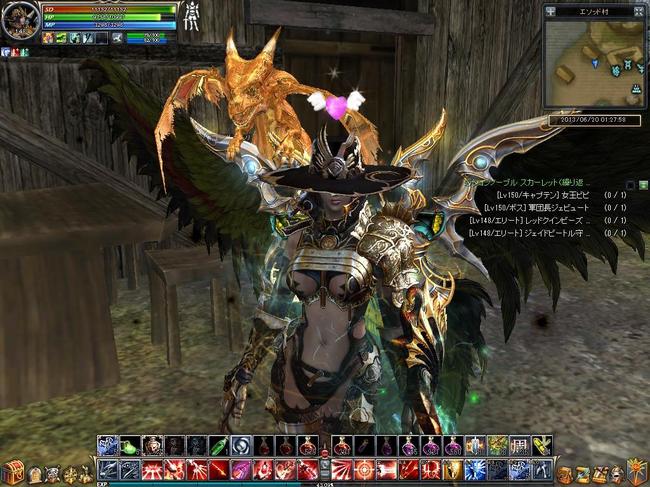Click the minimap's top-left corner button
Screen dimensions: 650x487
[x=551, y=12]
